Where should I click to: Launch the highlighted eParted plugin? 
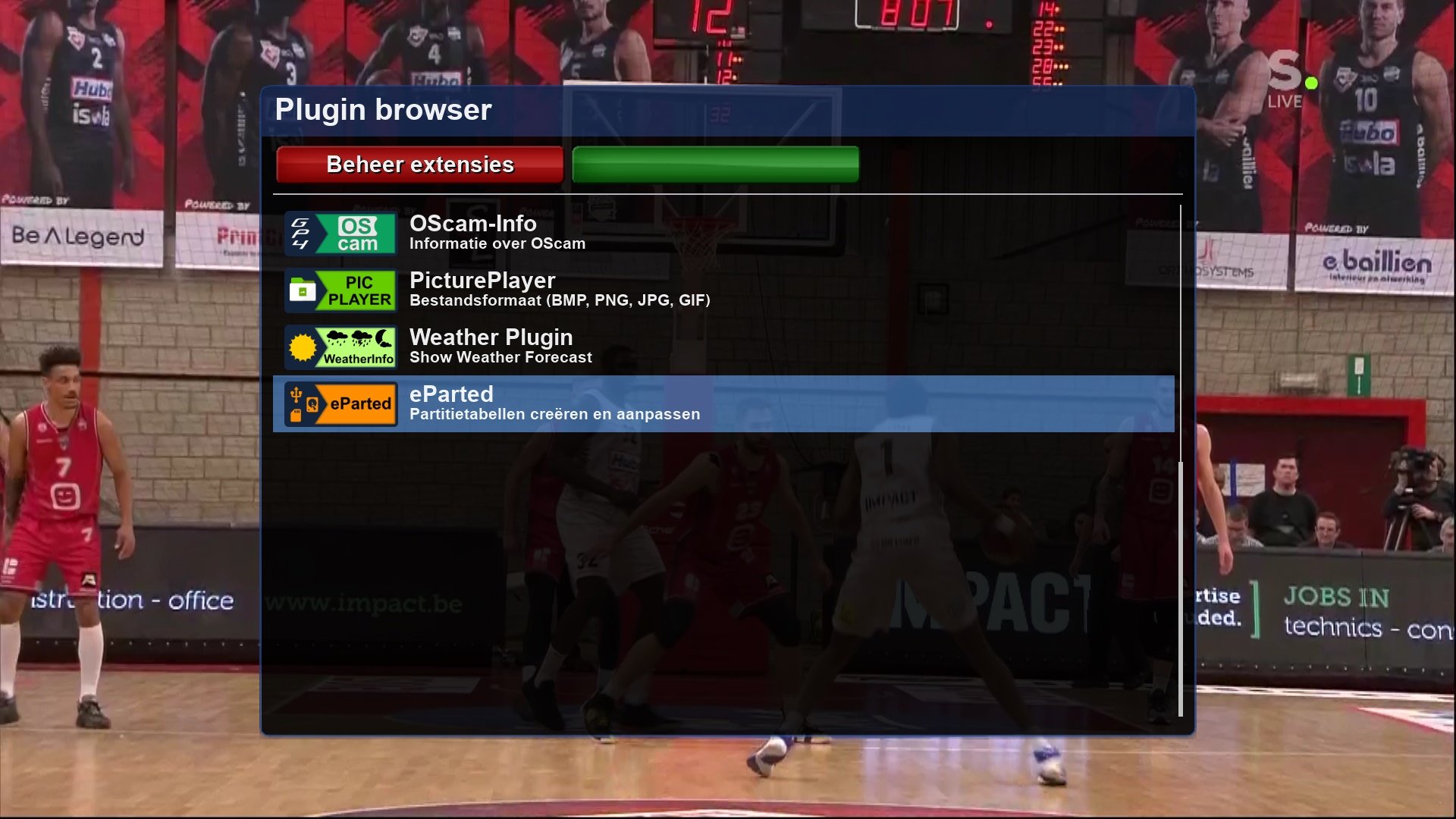click(554, 403)
